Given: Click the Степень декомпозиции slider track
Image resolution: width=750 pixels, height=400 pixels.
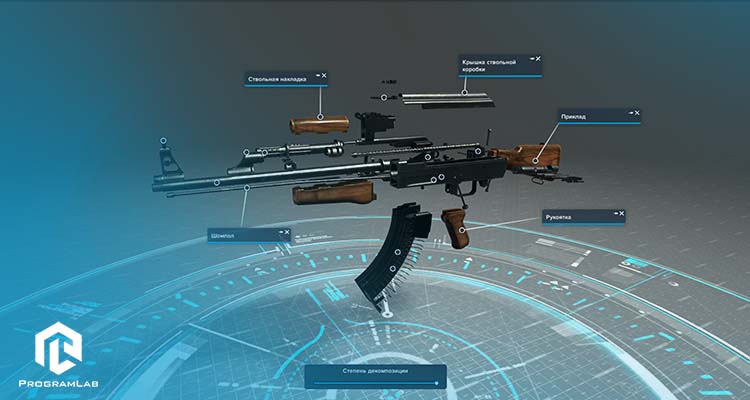Looking at the screenshot, I should point(375,382).
